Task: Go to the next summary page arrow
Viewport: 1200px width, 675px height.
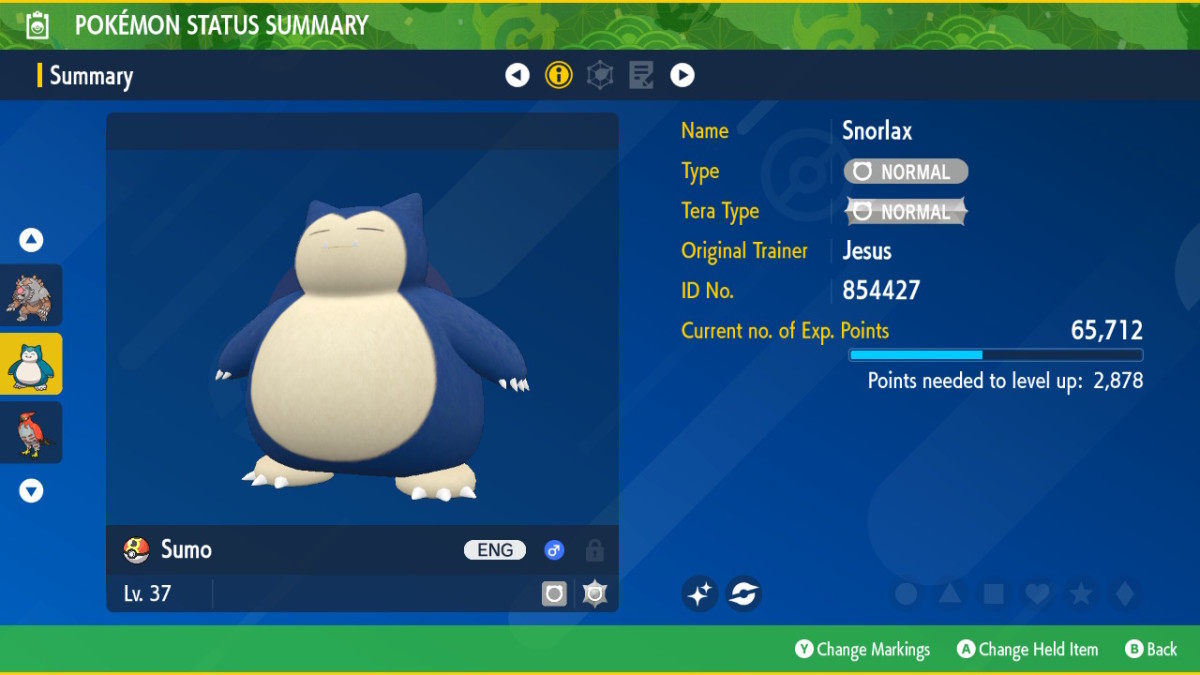Action: [x=682, y=75]
